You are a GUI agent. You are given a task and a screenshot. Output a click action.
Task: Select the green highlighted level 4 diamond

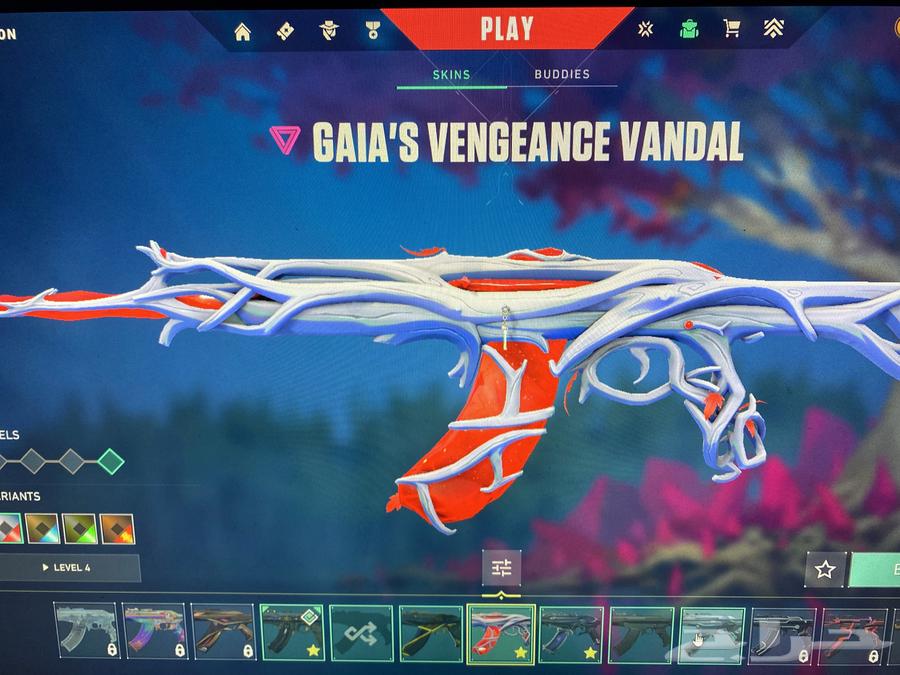(111, 461)
